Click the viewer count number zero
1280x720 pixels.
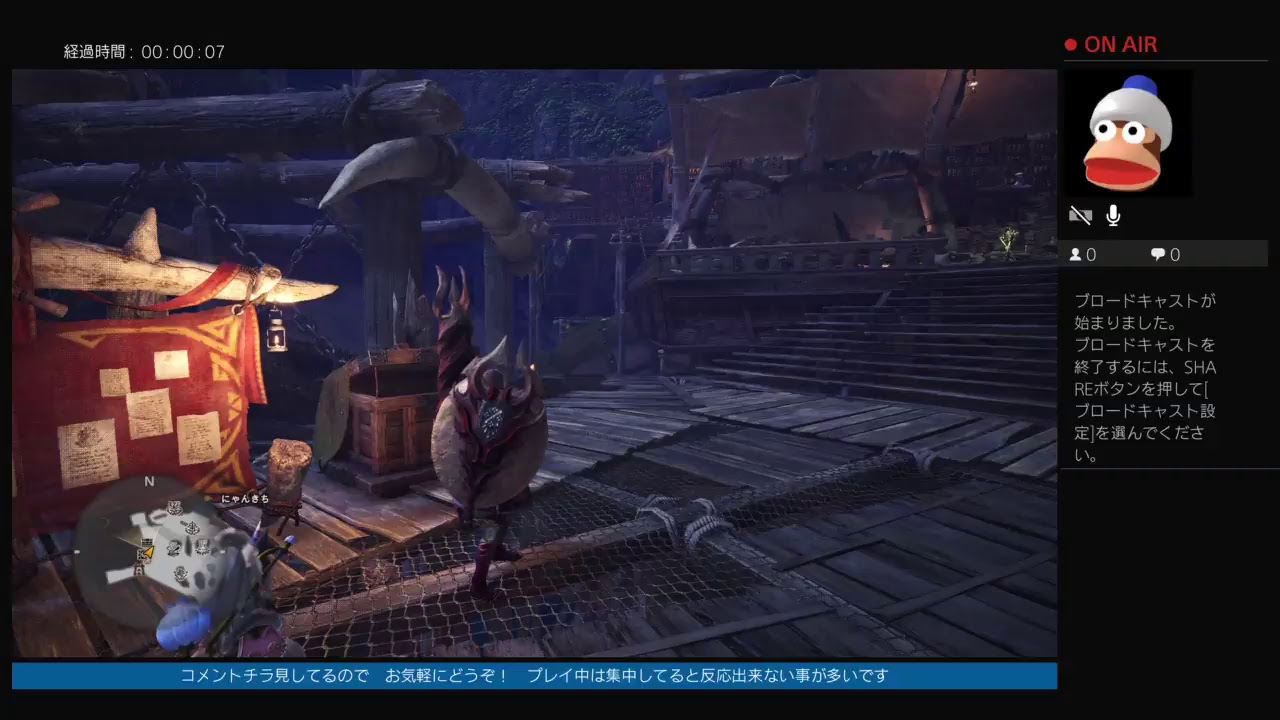coord(1093,254)
